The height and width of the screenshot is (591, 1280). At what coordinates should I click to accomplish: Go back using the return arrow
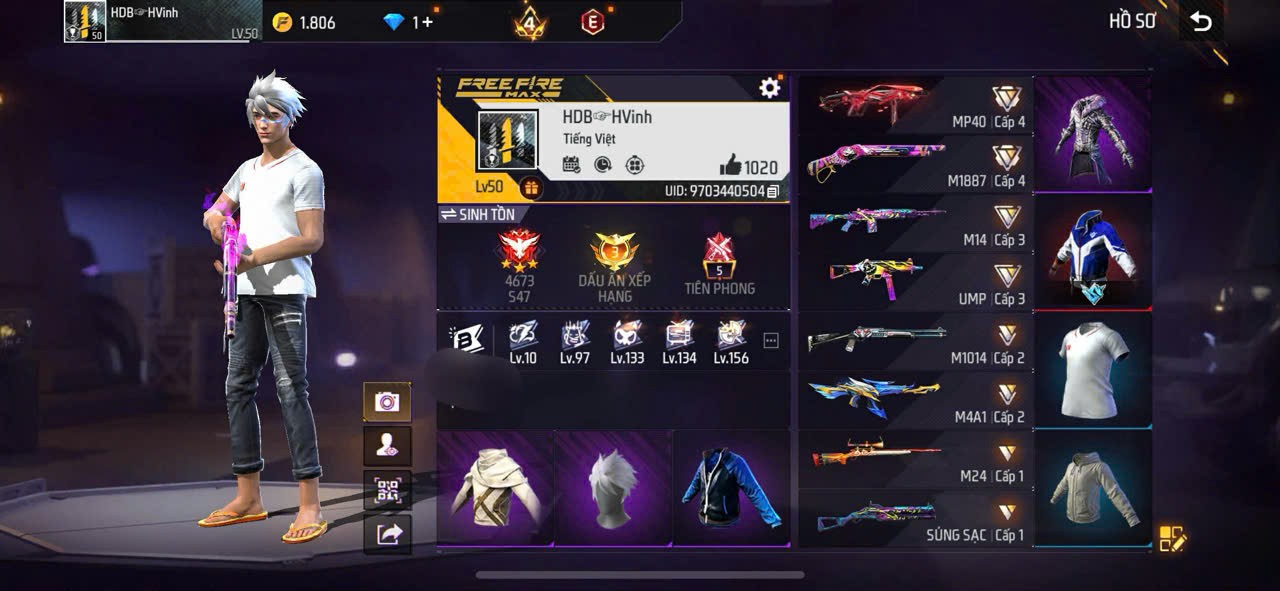click(x=1201, y=21)
